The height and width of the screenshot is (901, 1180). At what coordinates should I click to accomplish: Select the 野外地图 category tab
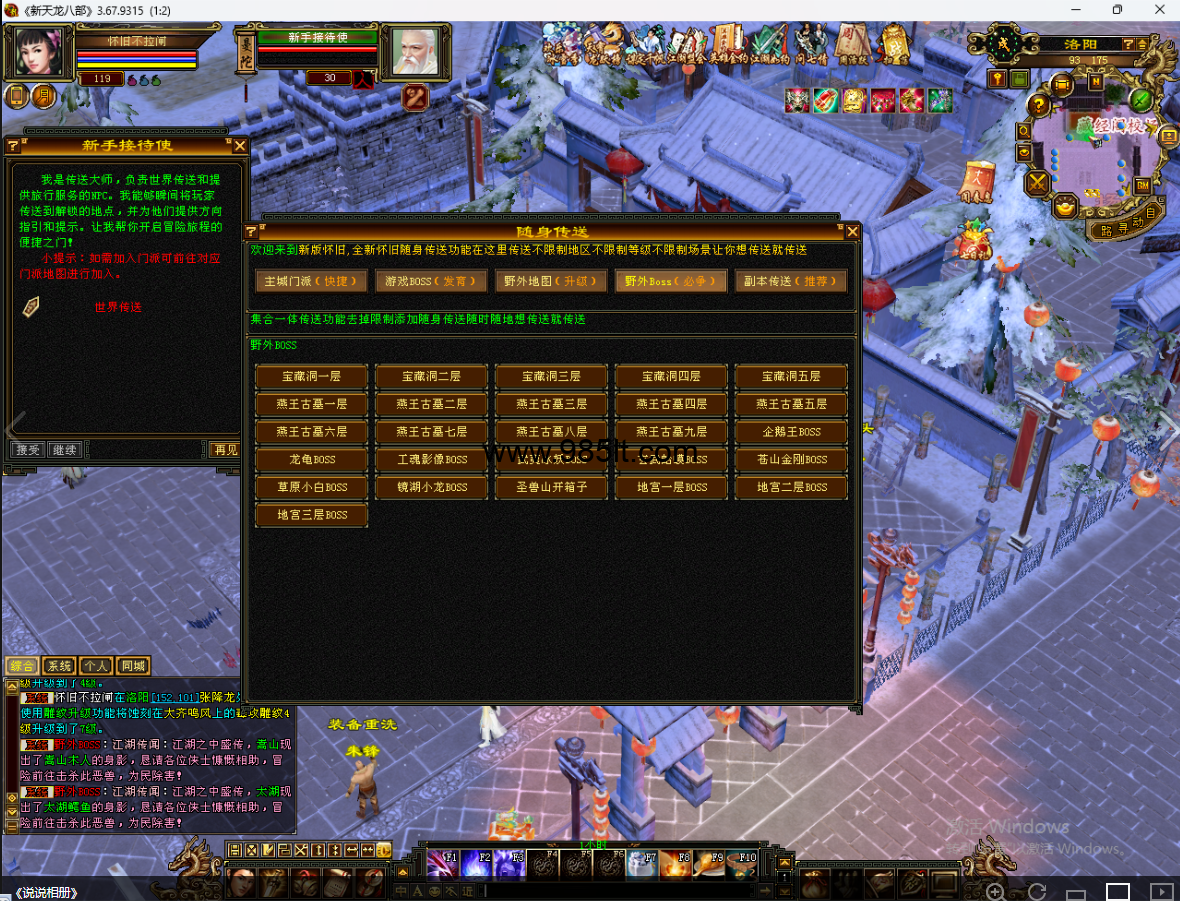pyautogui.click(x=551, y=282)
